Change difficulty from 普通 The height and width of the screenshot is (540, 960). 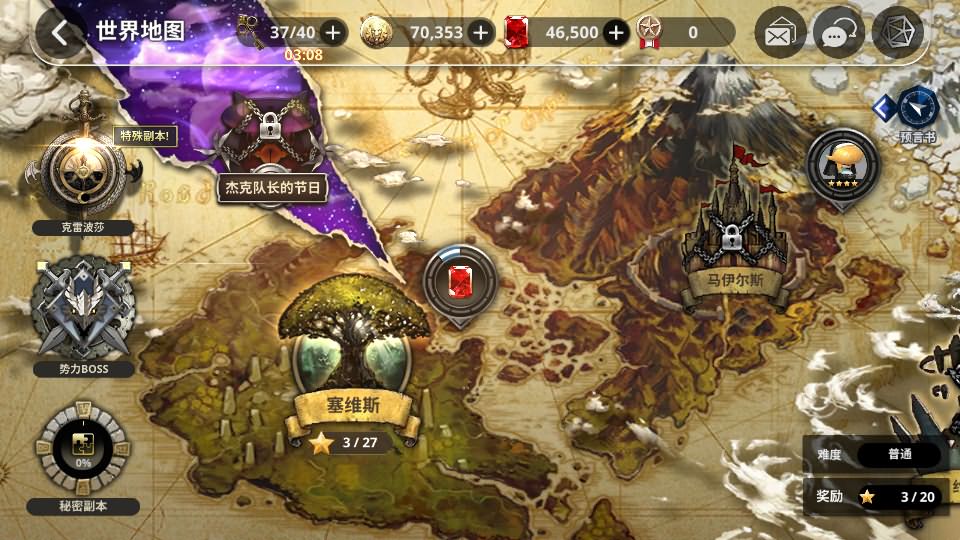click(x=898, y=454)
